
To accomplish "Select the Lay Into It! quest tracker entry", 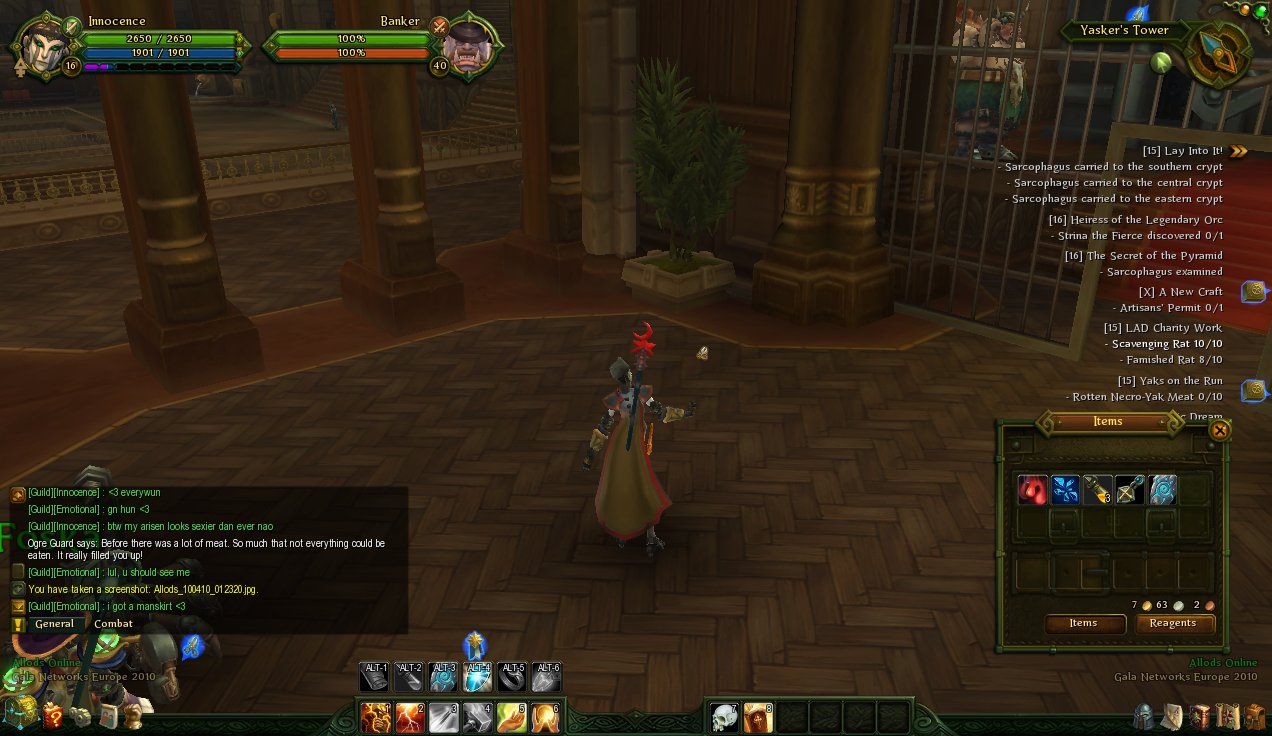I will pyautogui.click(x=1182, y=151).
